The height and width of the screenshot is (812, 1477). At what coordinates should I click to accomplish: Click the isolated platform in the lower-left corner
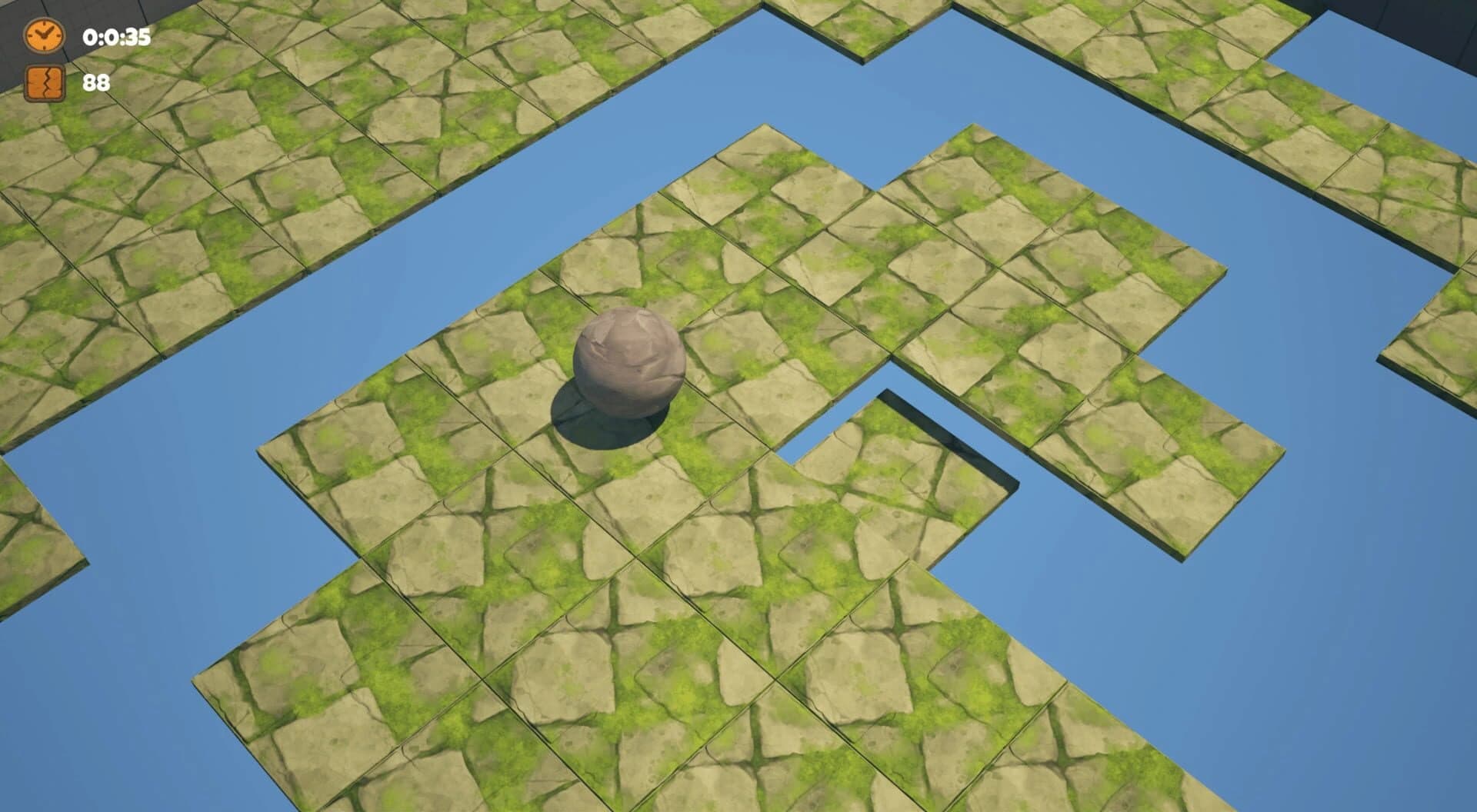click(x=46, y=538)
